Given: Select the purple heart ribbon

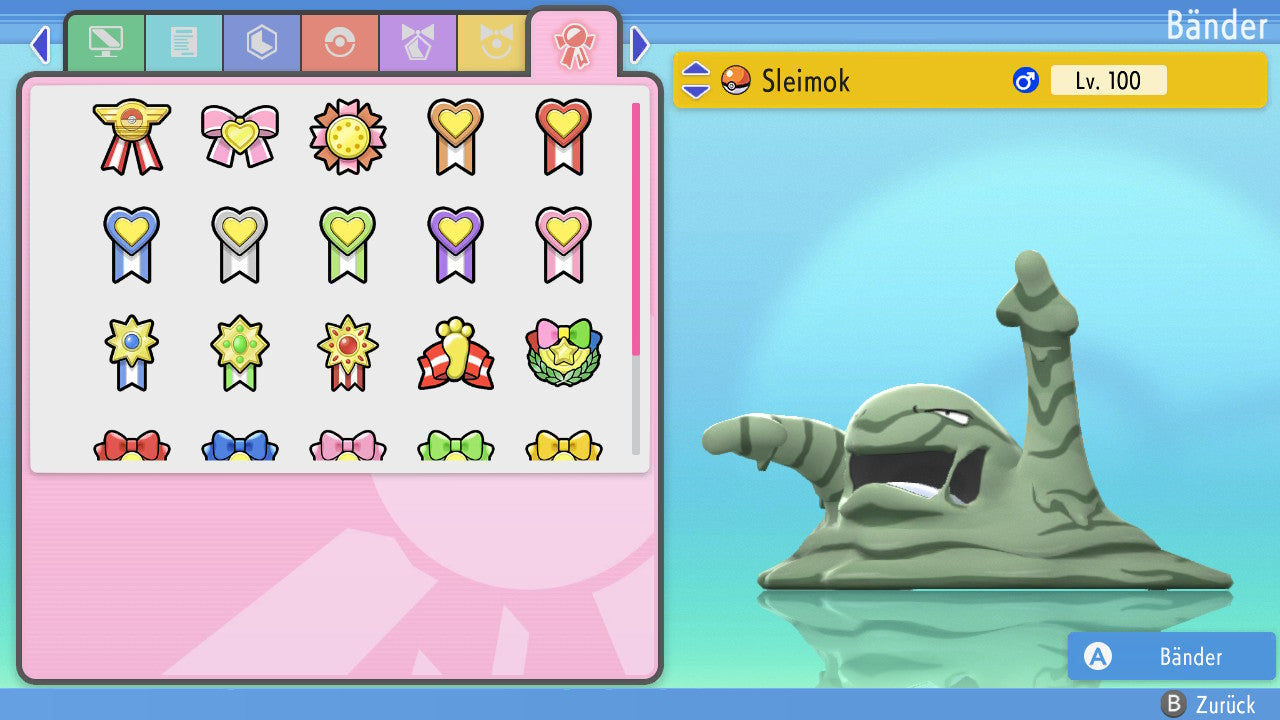Looking at the screenshot, I should [455, 244].
